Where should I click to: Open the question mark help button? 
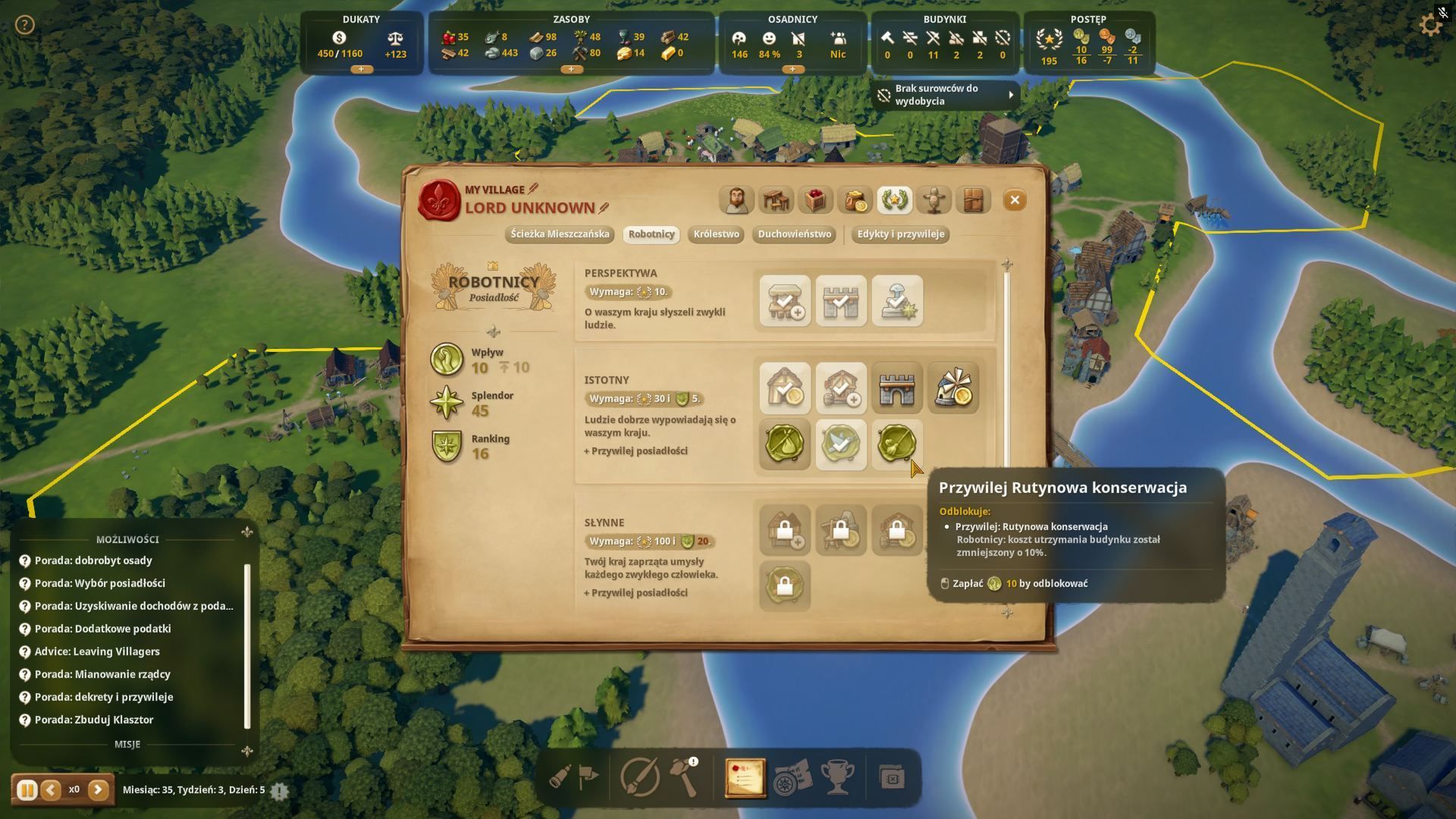click(x=25, y=25)
